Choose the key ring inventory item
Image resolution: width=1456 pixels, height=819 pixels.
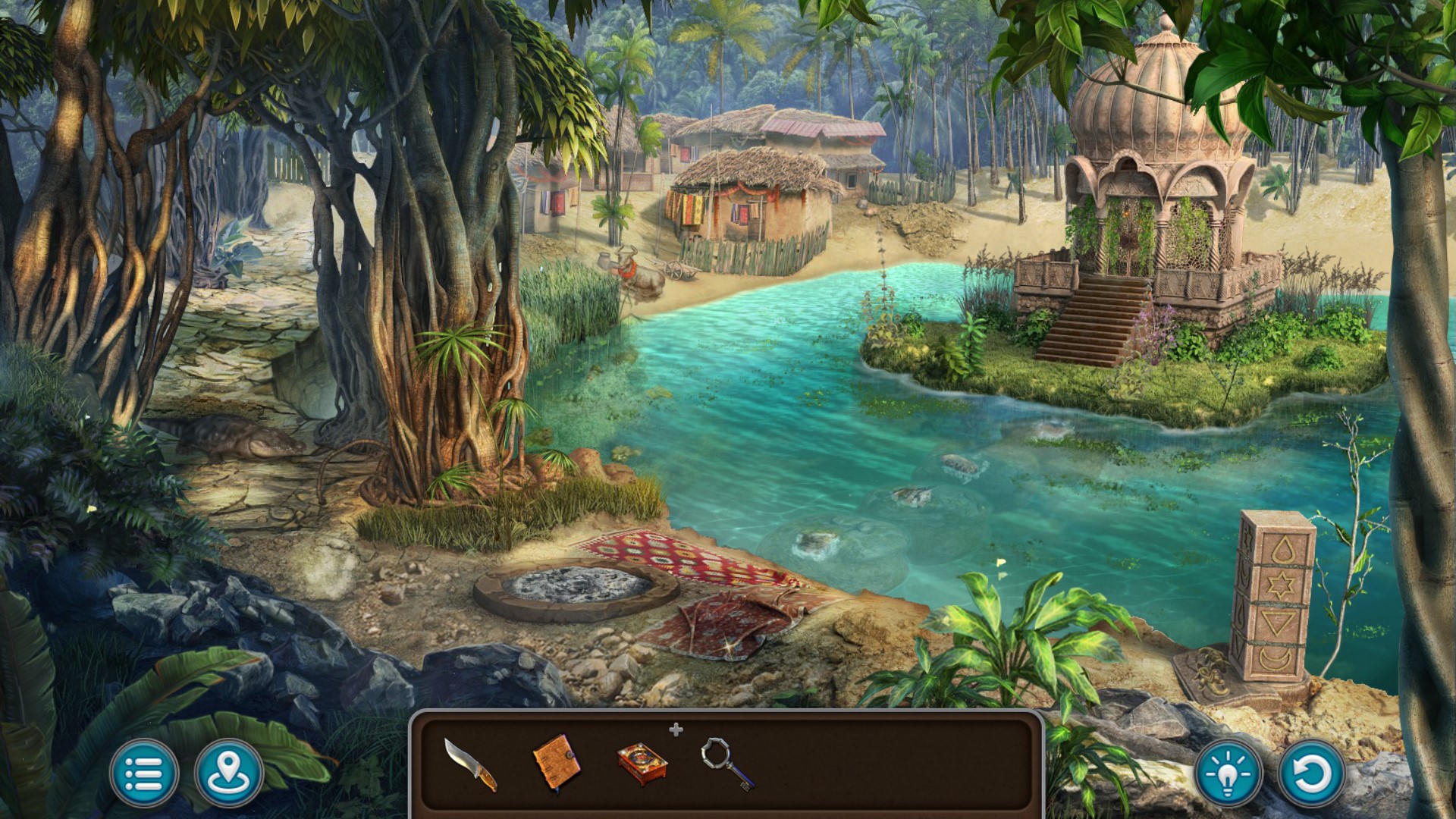coord(726,763)
